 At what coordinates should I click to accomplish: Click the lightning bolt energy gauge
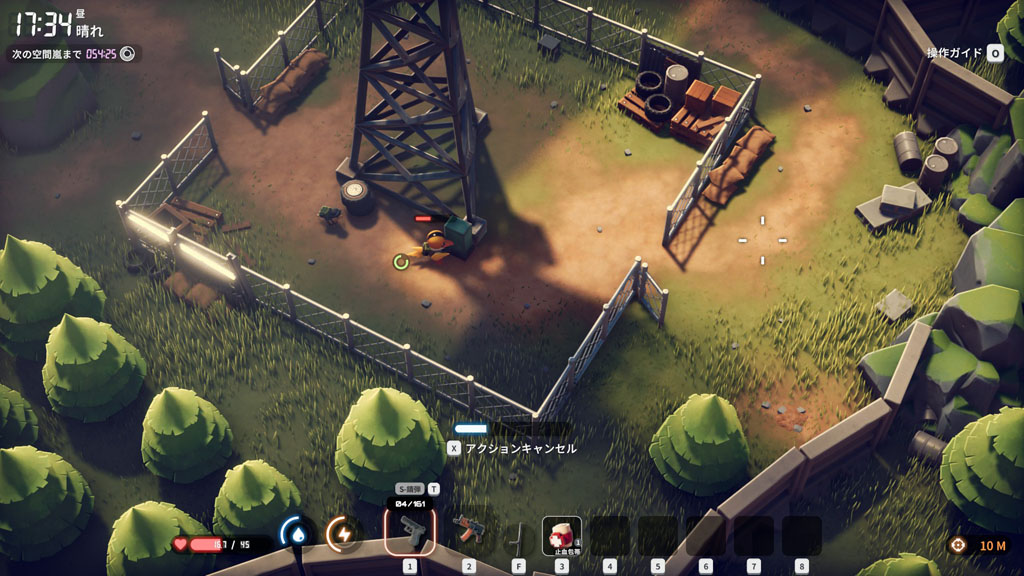coord(343,534)
